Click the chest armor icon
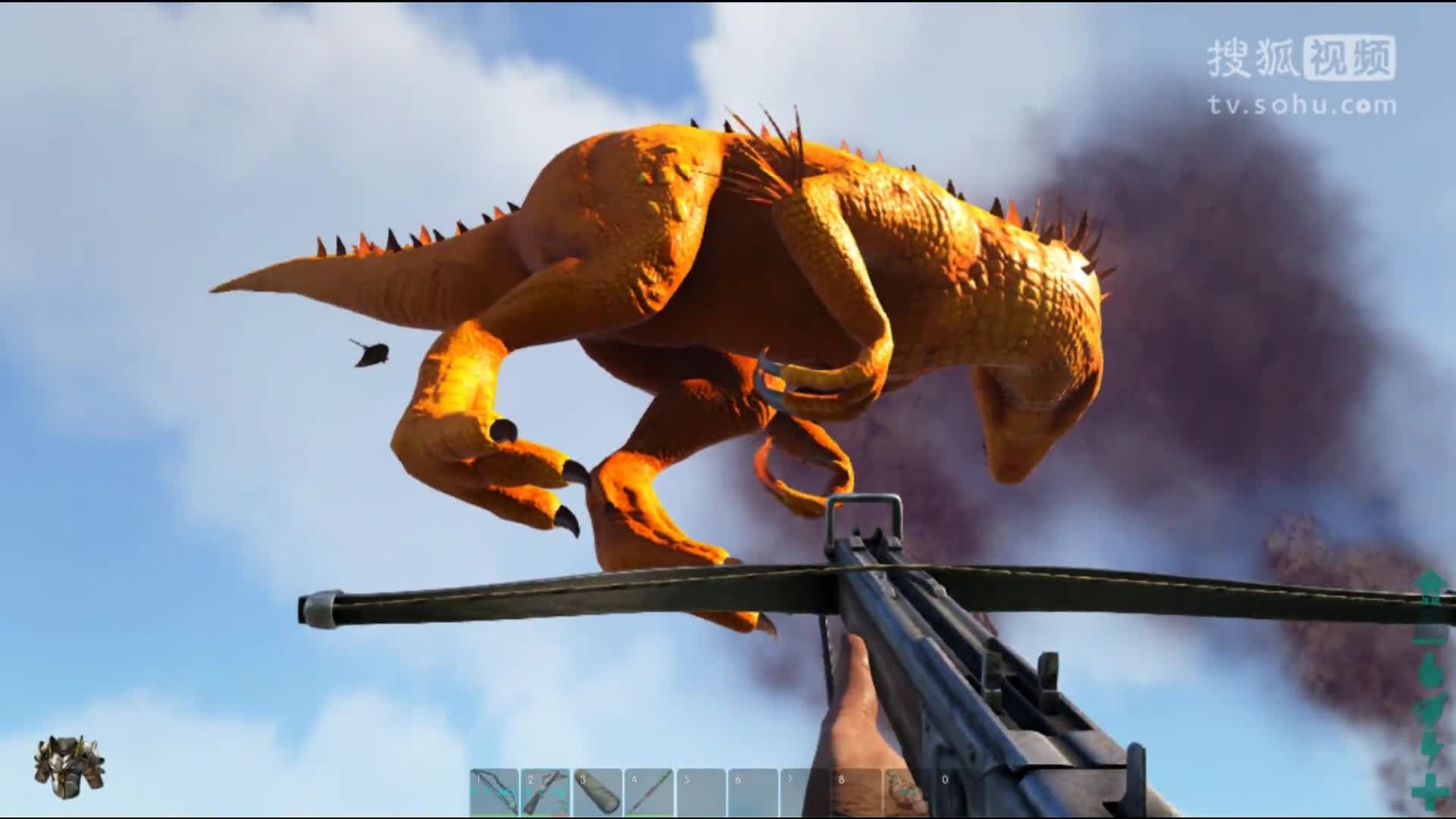Screen dimensions: 1456x819 coord(69,767)
